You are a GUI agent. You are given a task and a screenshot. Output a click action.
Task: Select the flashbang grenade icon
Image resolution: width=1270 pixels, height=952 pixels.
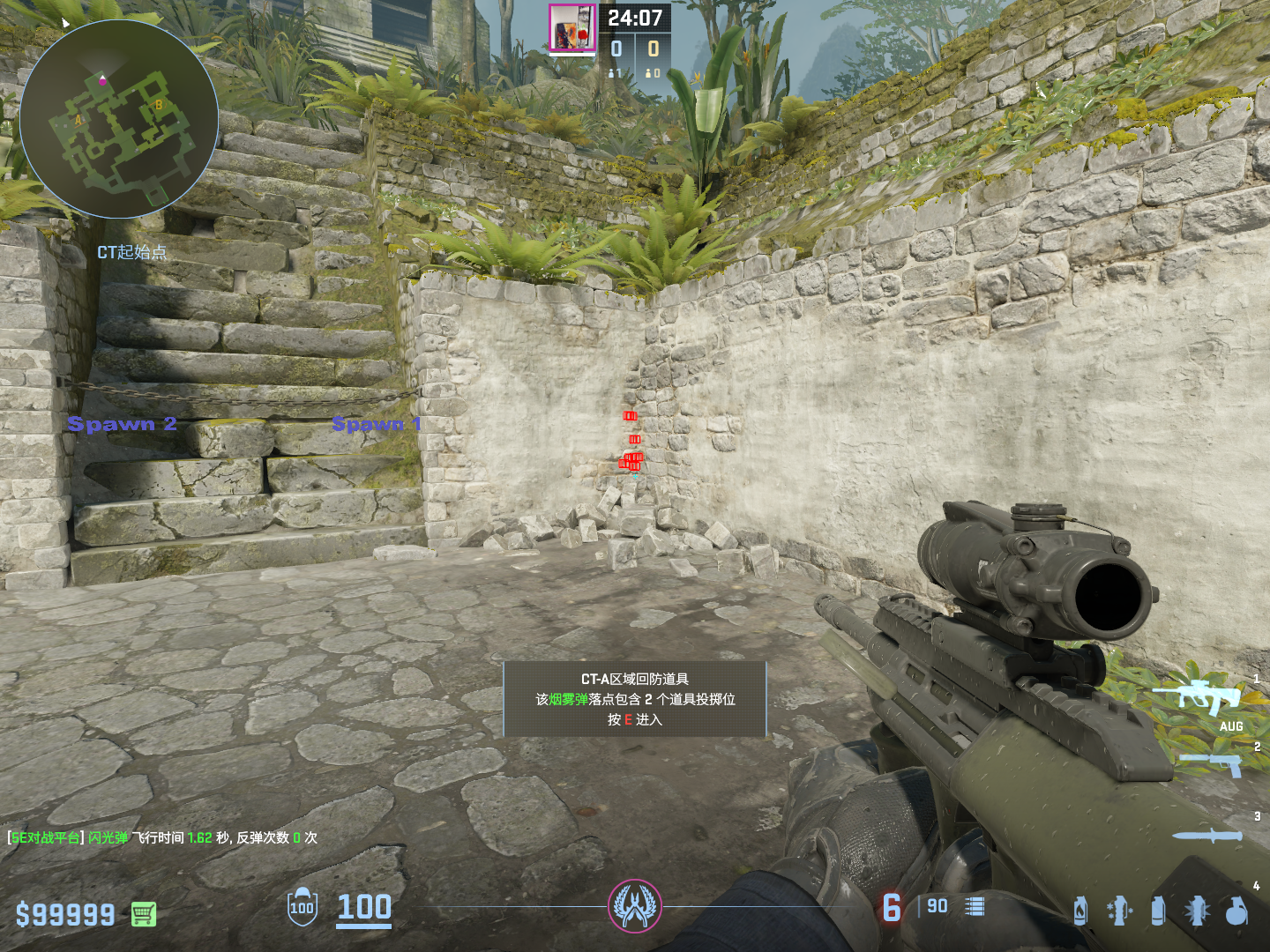1198,911
